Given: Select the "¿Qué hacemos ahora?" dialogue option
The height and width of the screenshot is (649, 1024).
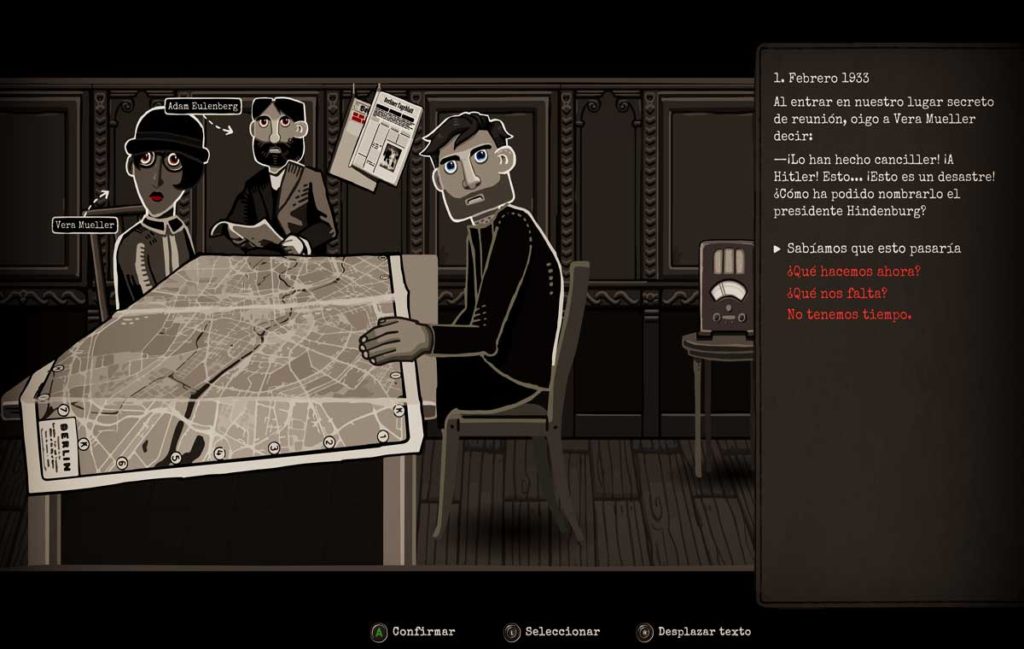Looking at the screenshot, I should point(853,271).
